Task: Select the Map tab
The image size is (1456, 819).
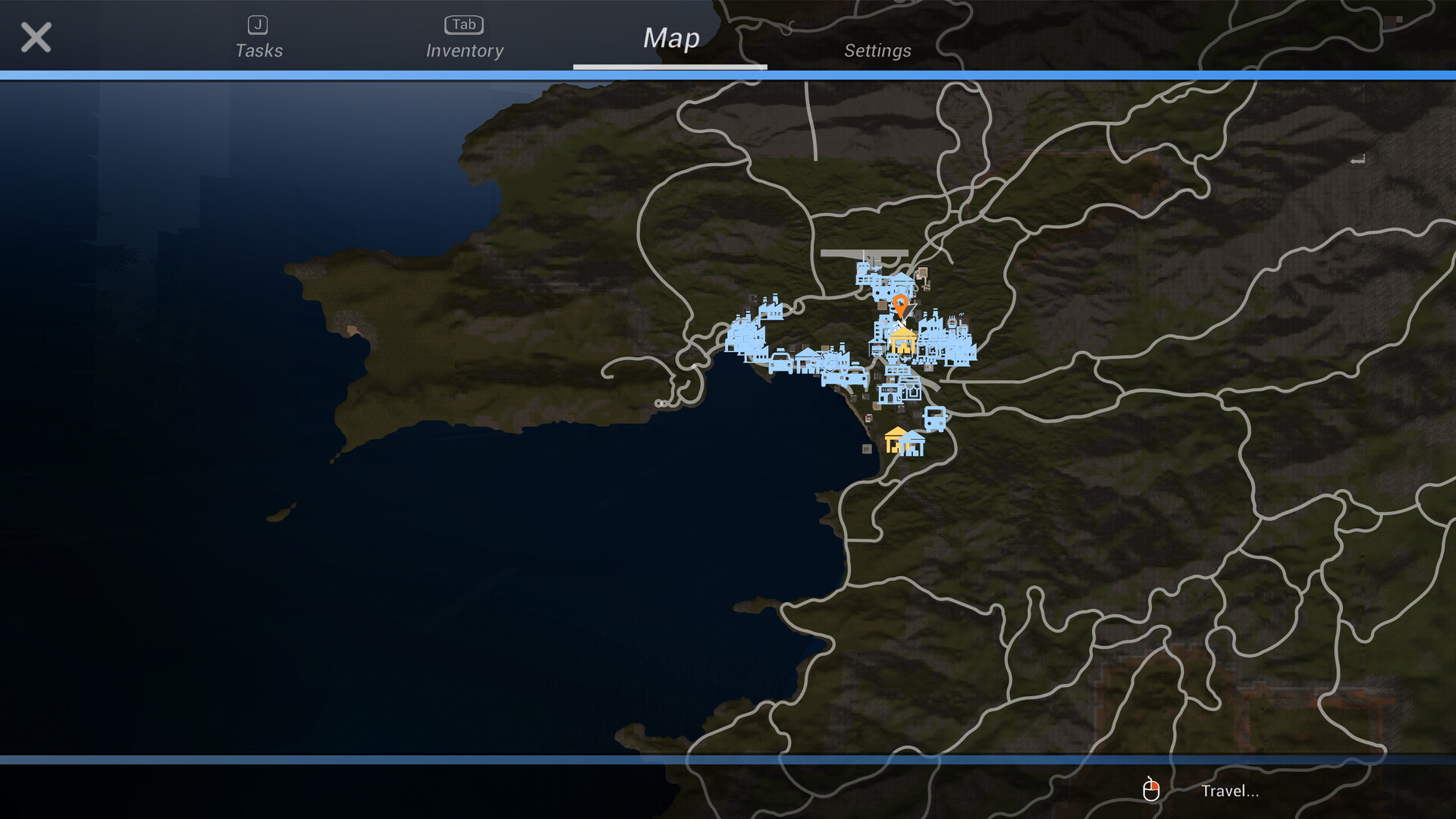Action: point(670,38)
